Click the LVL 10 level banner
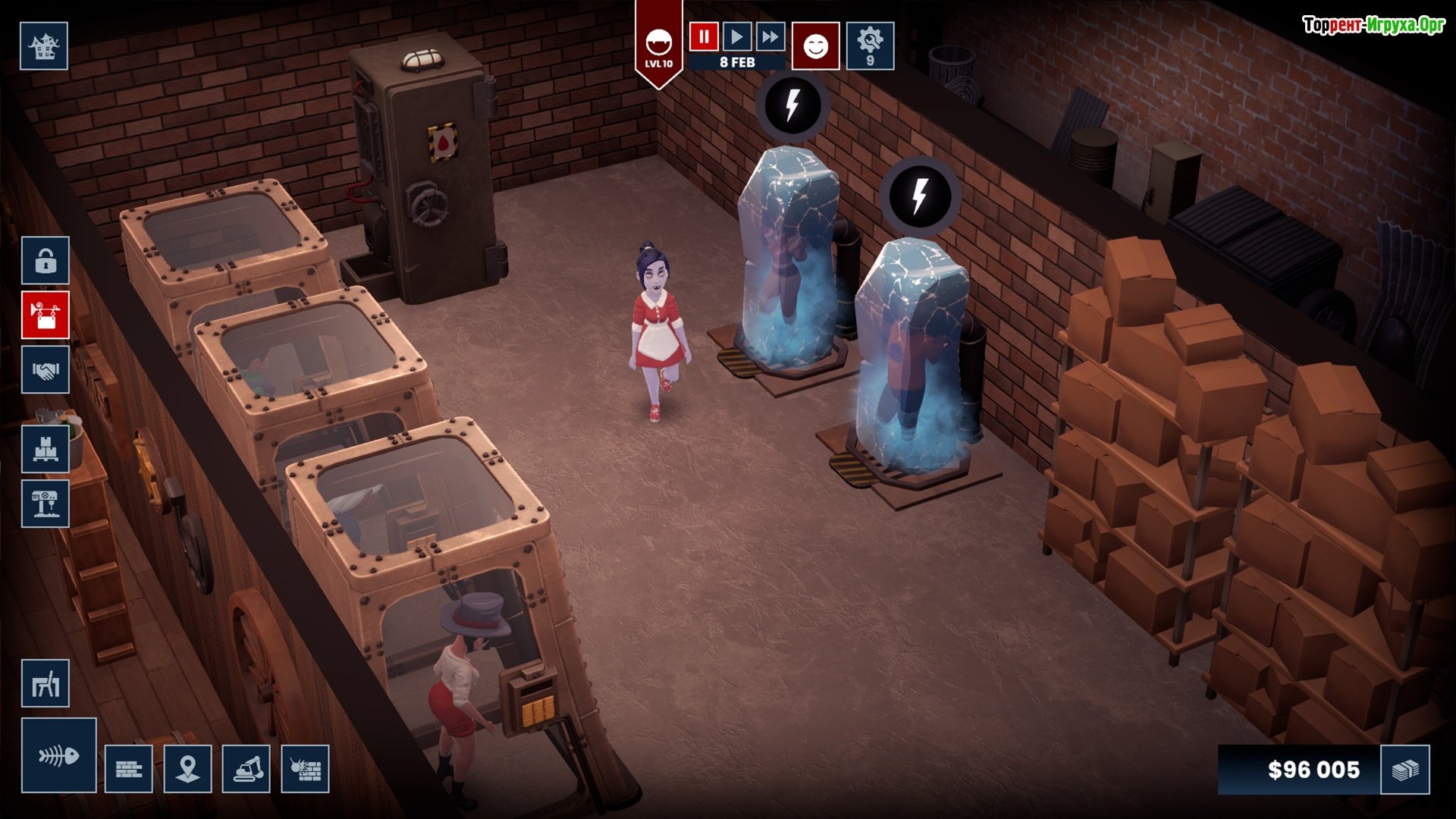Viewport: 1456px width, 819px height. click(x=658, y=47)
